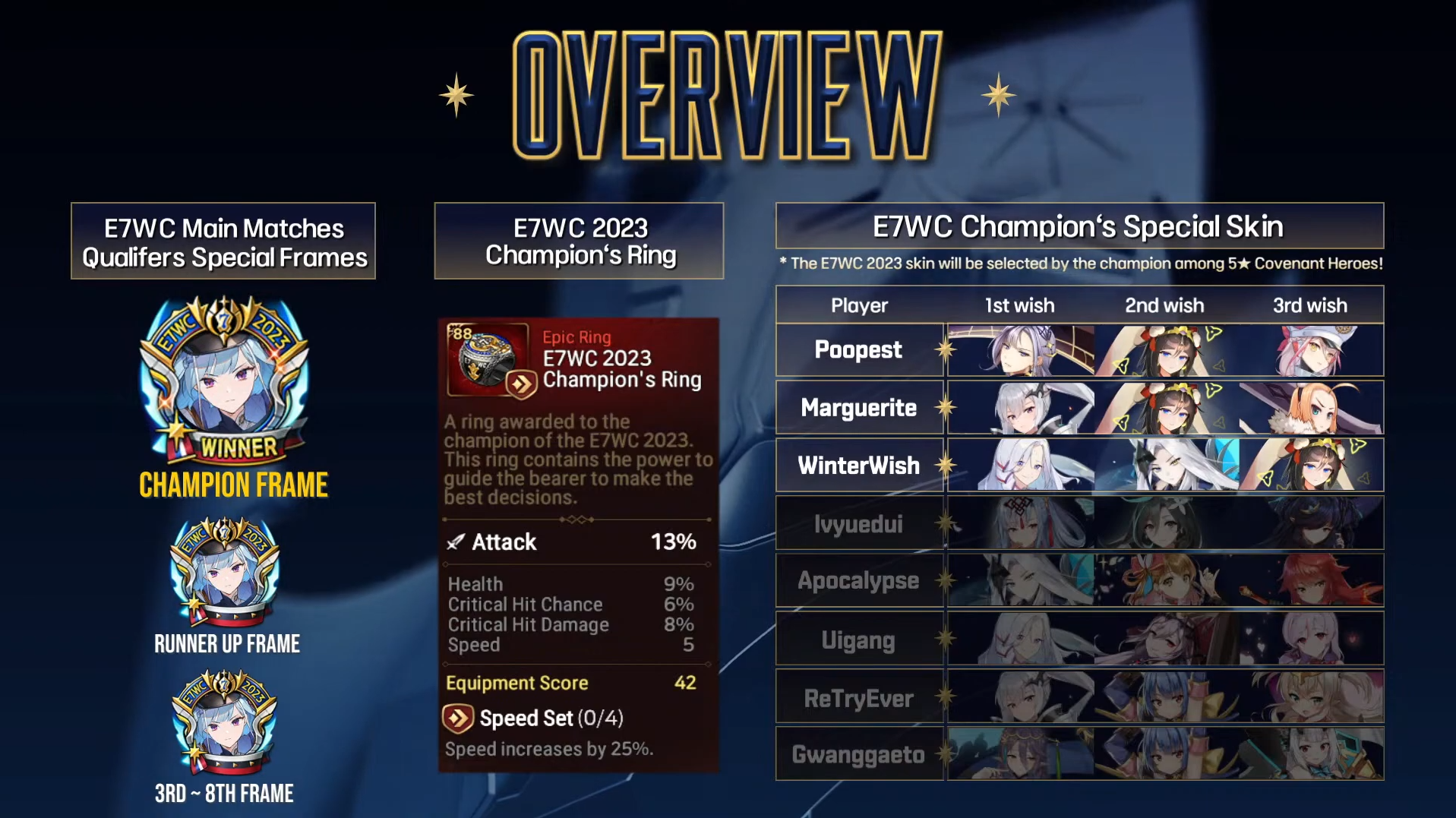
Task: Select the Ivyuedui player row
Action: 858,523
